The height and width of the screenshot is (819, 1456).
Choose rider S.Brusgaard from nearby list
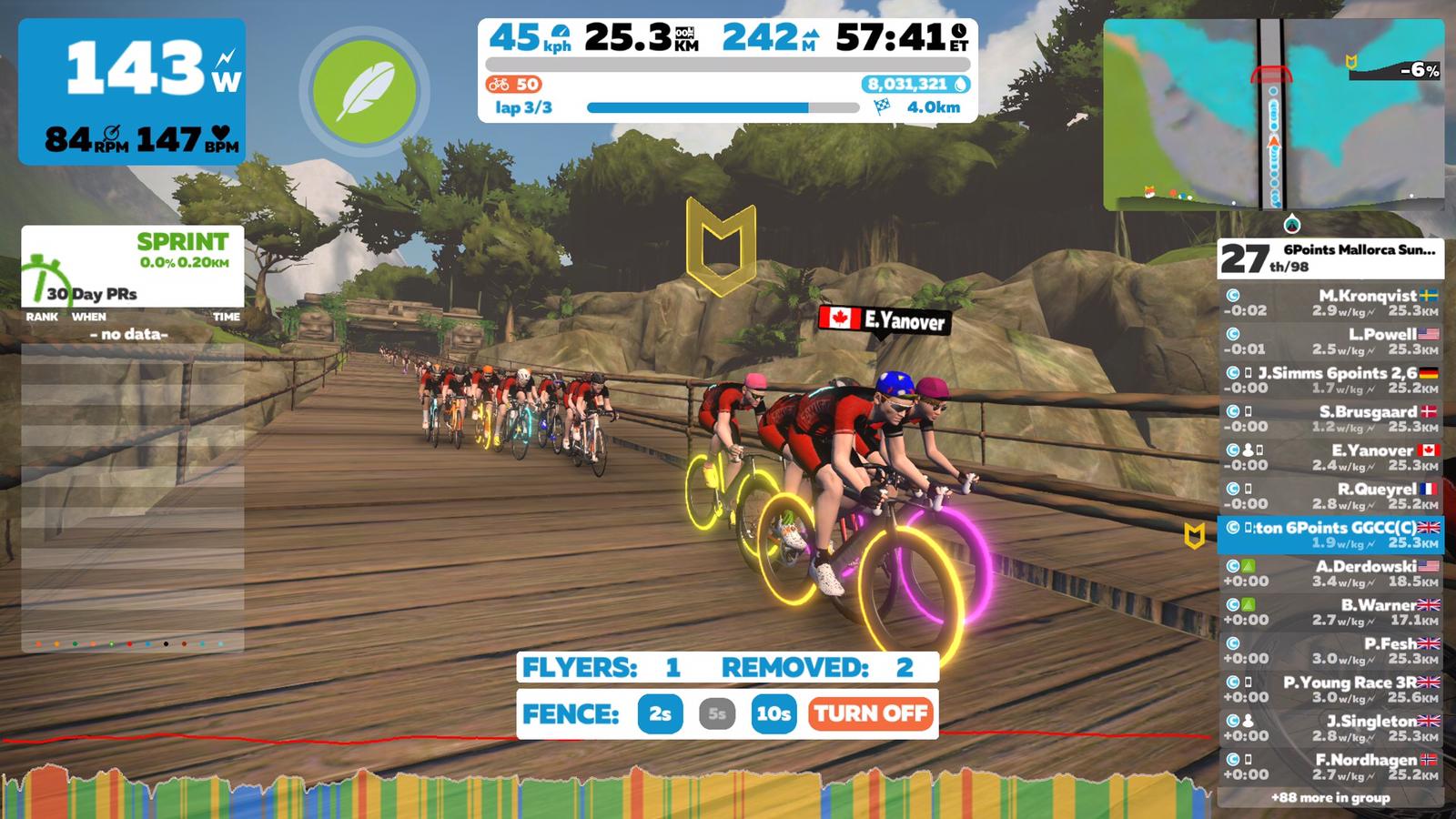pyautogui.click(x=1330, y=419)
